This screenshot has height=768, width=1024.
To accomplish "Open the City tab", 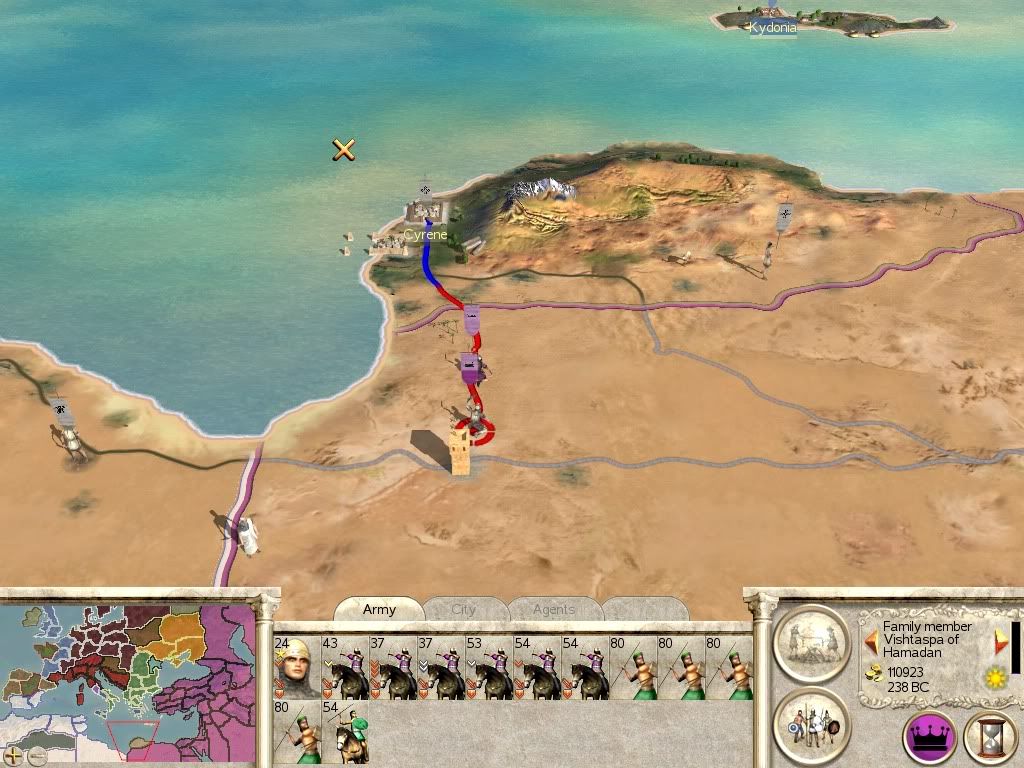I will [464, 609].
